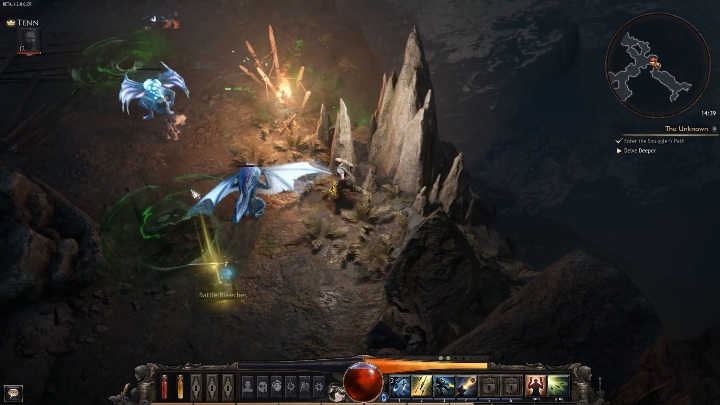Click the Delve Deeper objective
This screenshot has width=720, height=405.
click(x=641, y=151)
